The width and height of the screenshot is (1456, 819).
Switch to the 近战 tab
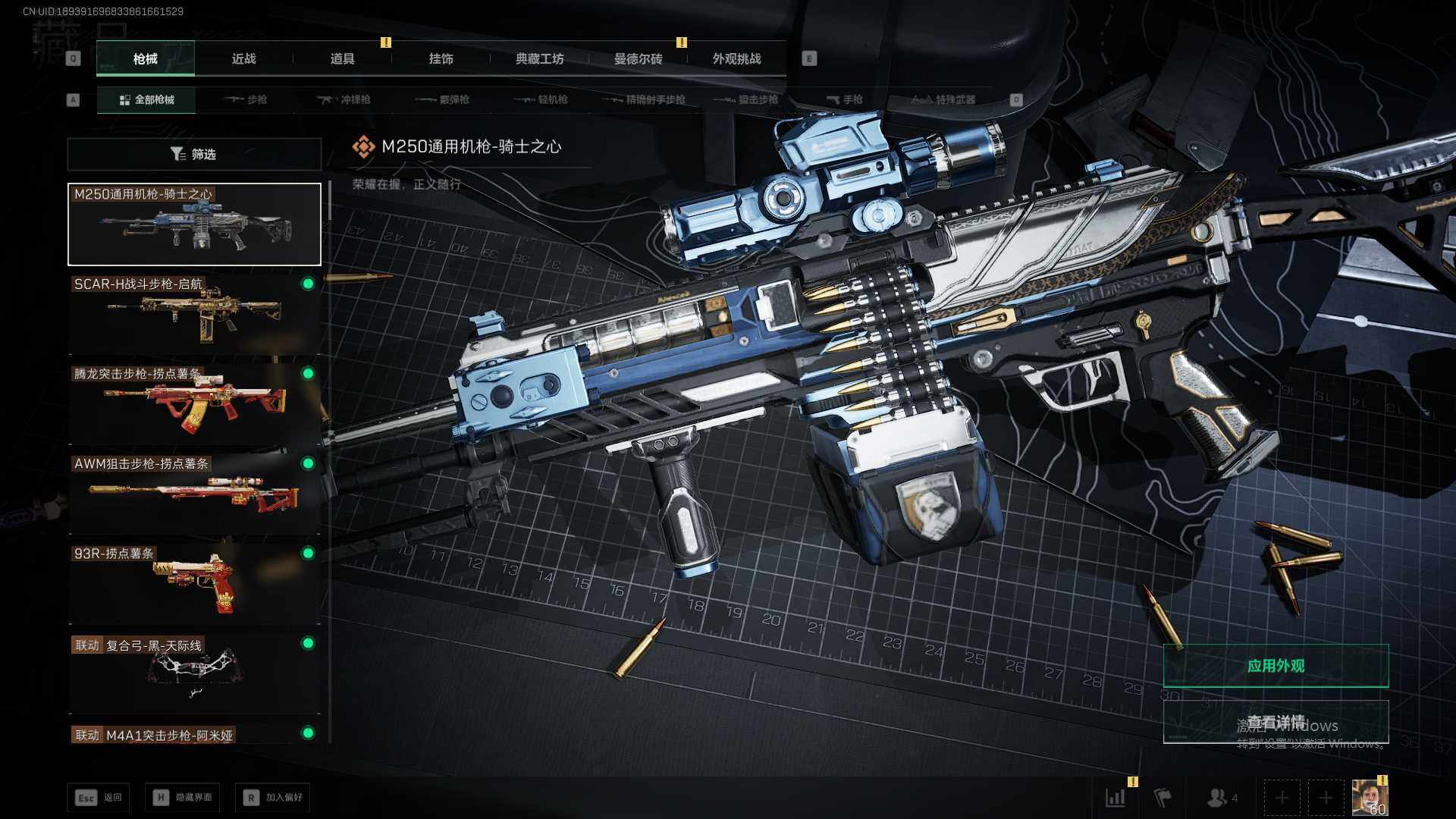[243, 59]
